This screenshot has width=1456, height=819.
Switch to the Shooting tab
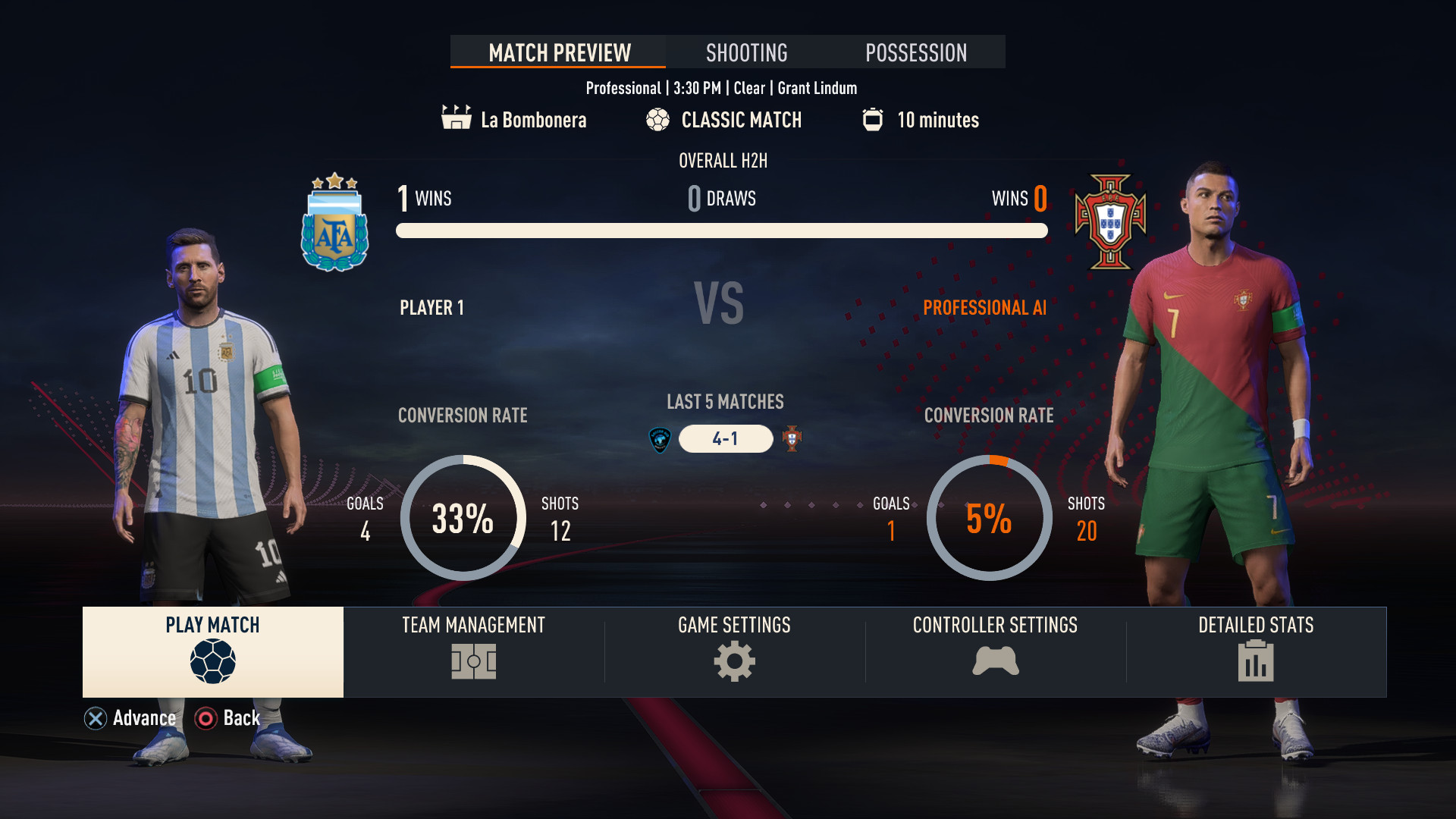[x=747, y=52]
